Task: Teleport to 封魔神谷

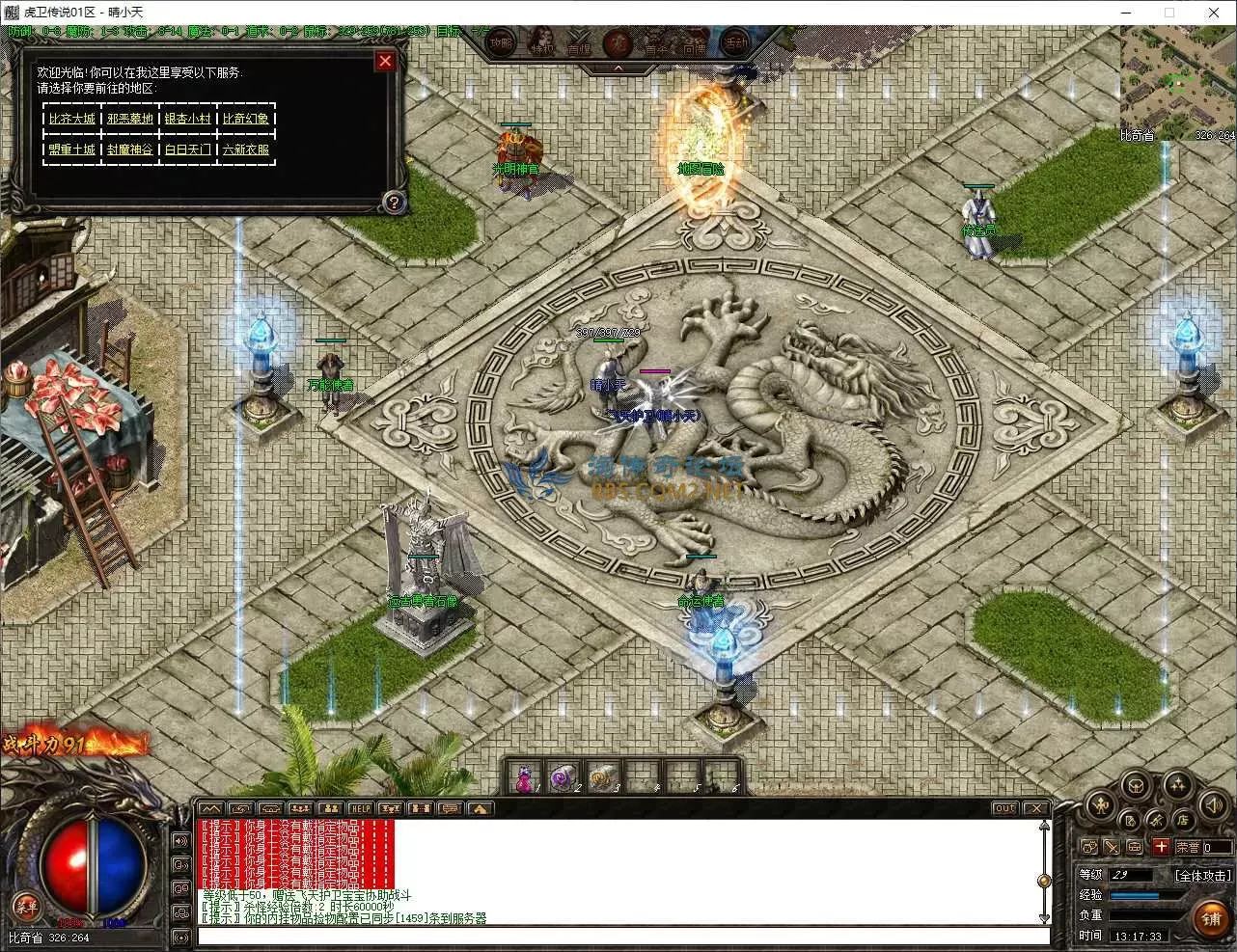Action: click(130, 150)
